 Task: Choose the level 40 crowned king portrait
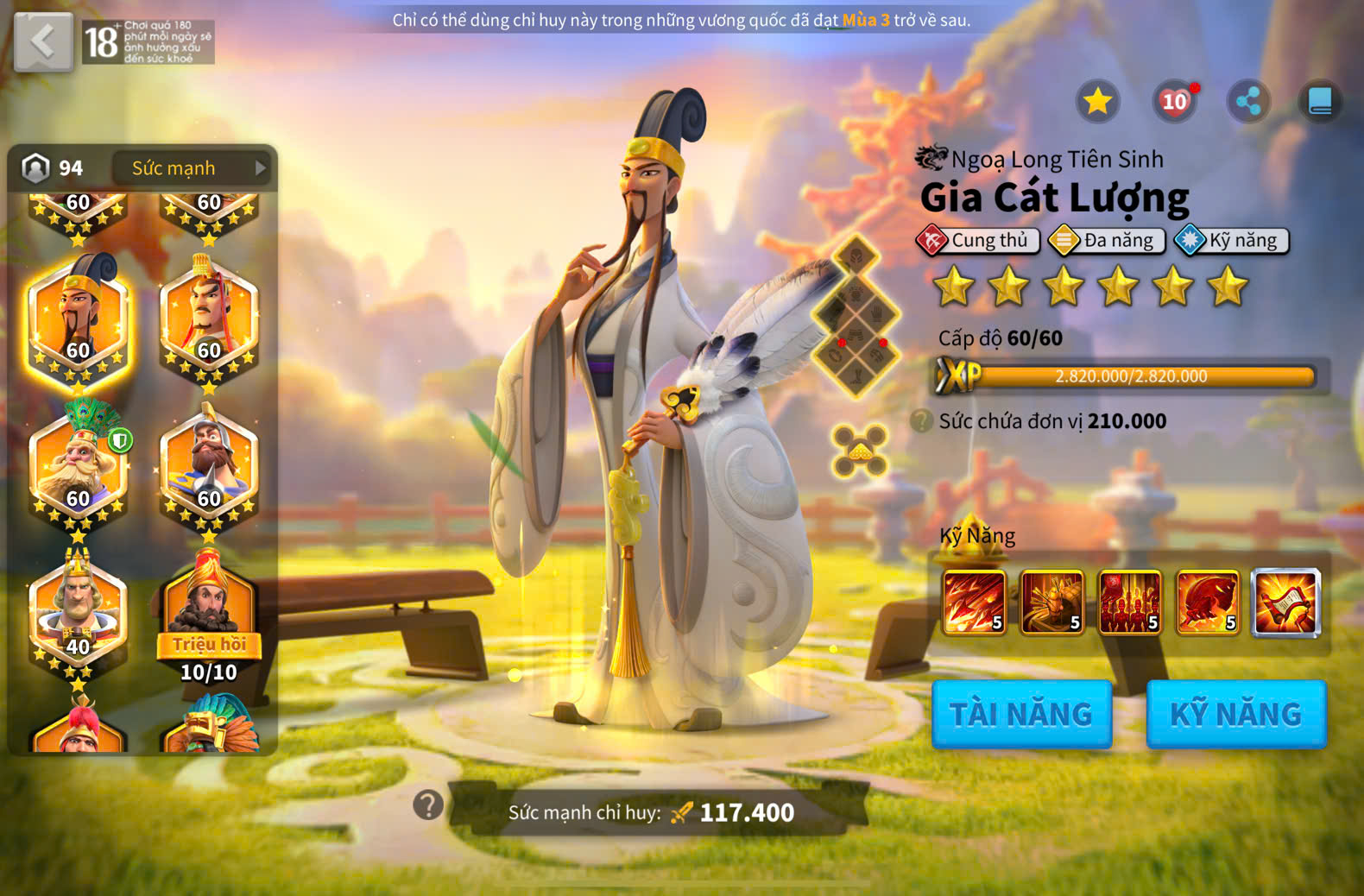[x=78, y=613]
